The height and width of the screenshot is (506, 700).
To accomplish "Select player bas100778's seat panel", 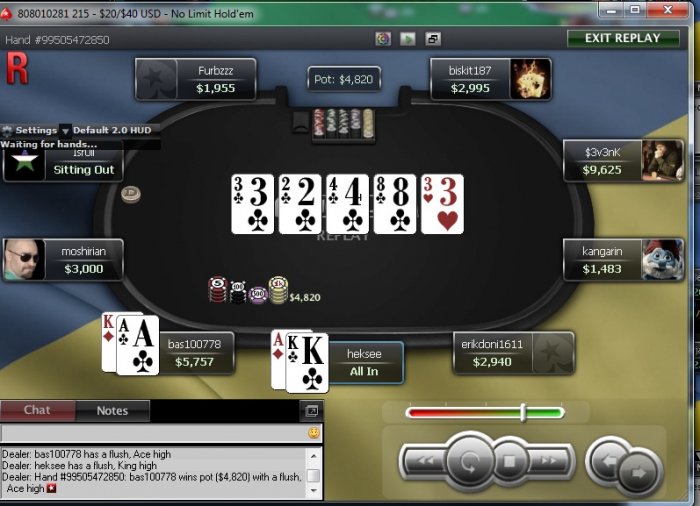I will (194, 353).
